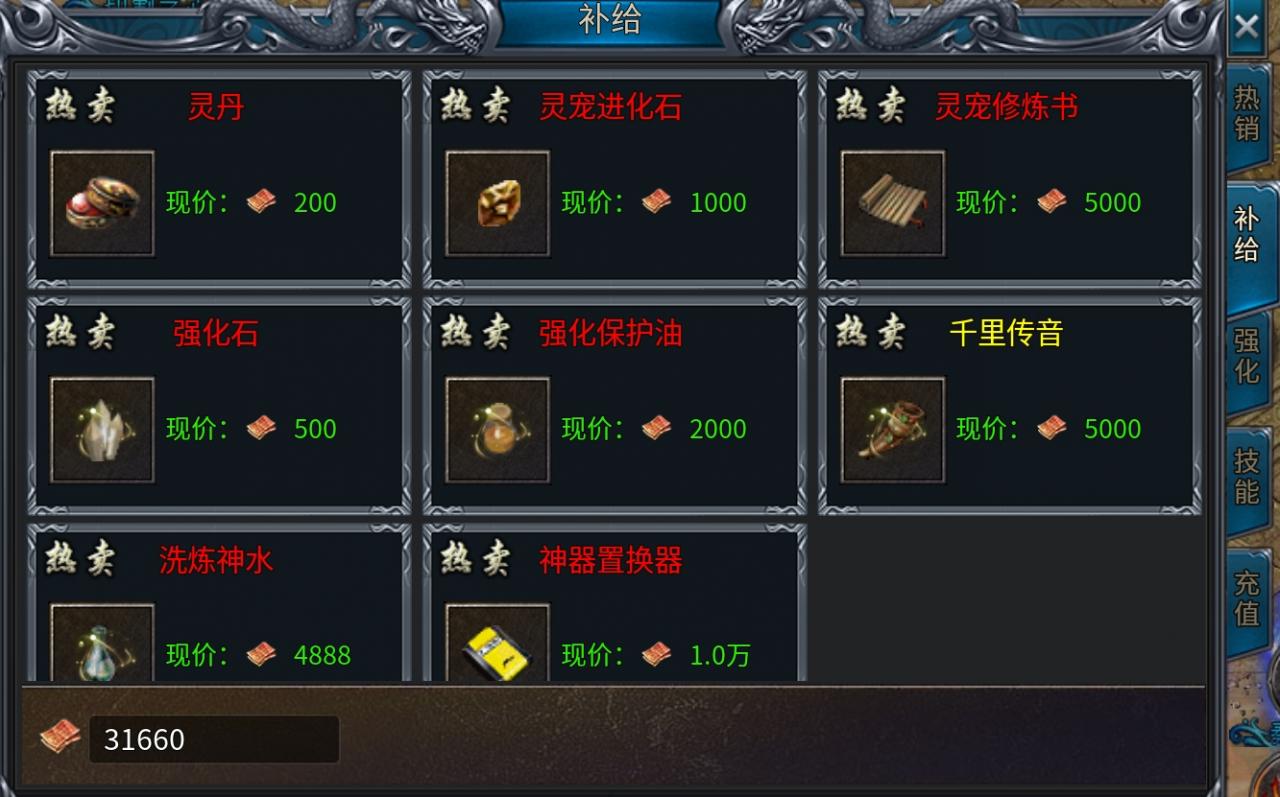Click the 热卖 badge on 强化石
Viewport: 1280px width, 797px height.
coord(79,333)
